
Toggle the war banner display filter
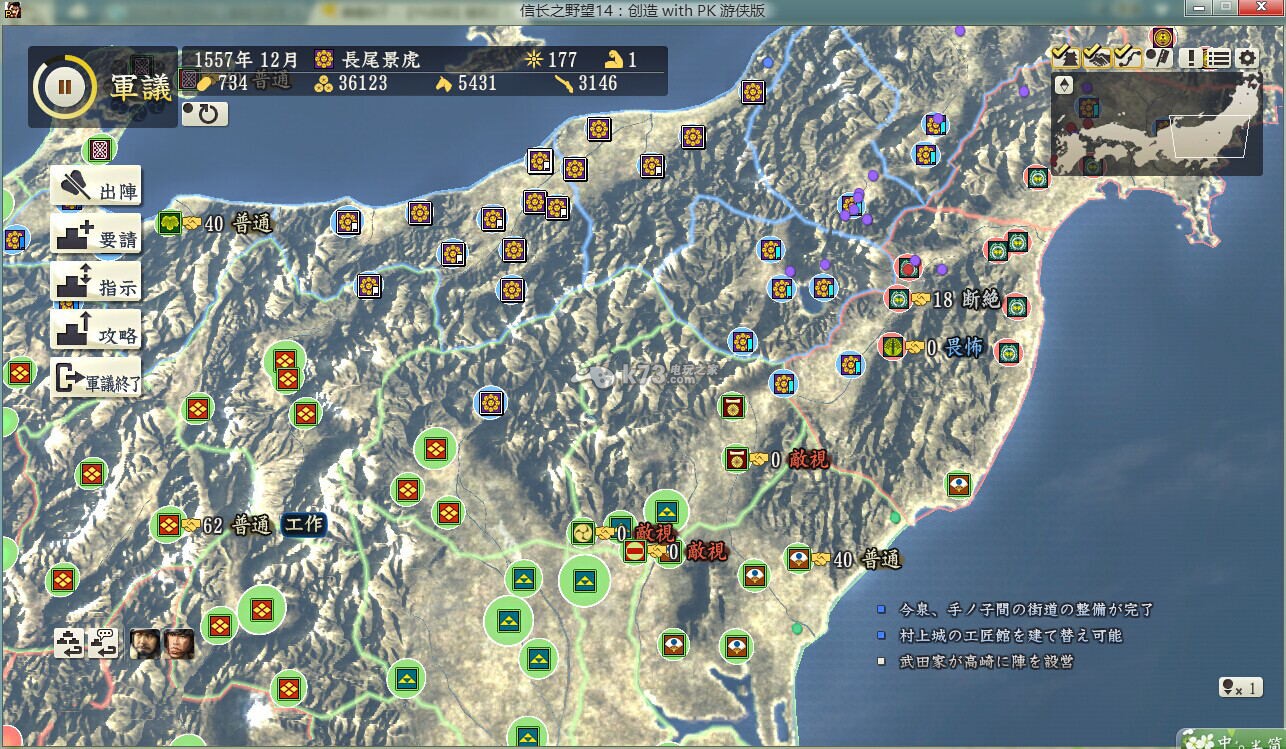pyautogui.click(x=1158, y=56)
